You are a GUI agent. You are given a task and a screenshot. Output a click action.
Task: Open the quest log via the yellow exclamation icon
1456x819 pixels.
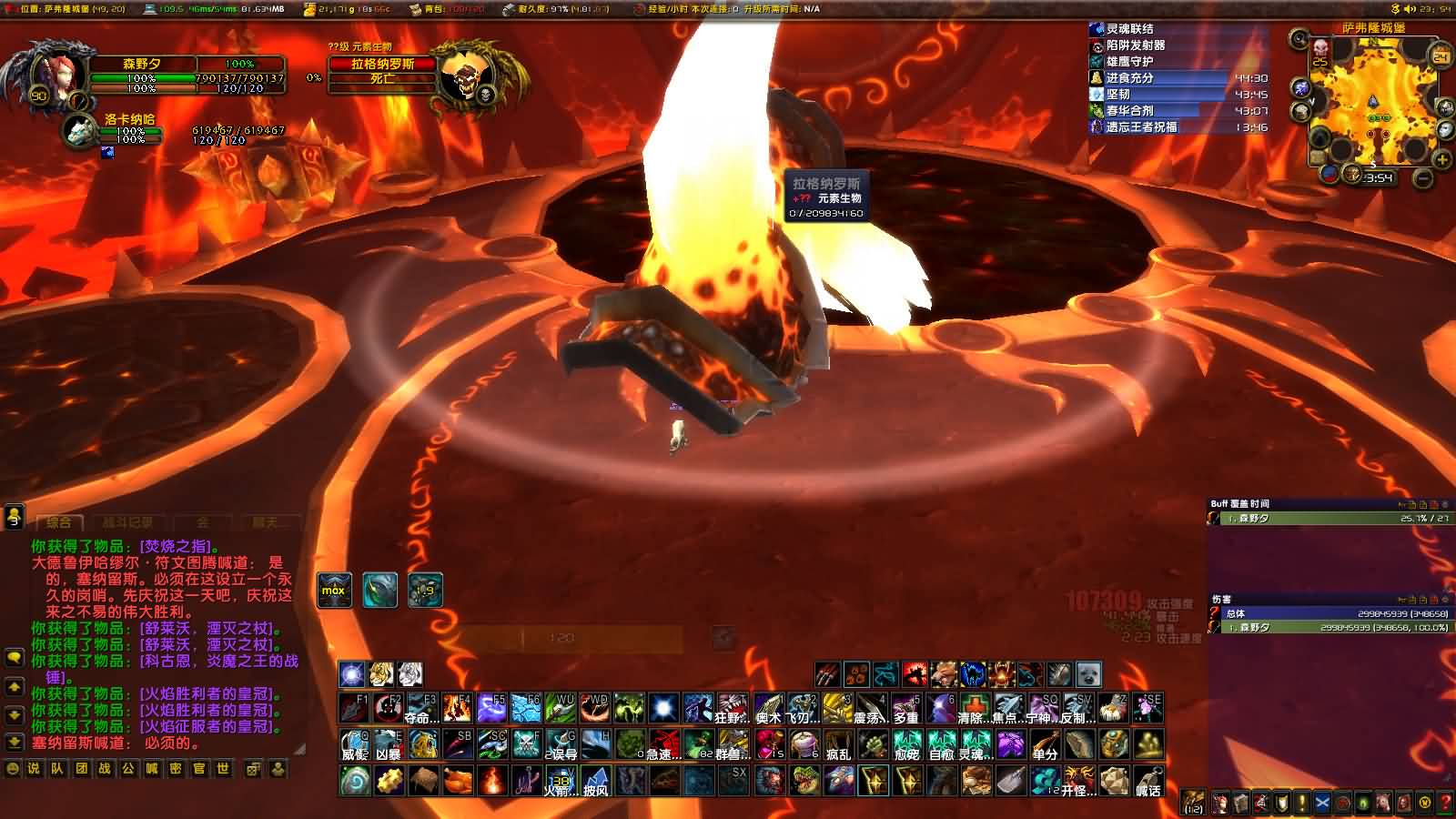(1302, 804)
